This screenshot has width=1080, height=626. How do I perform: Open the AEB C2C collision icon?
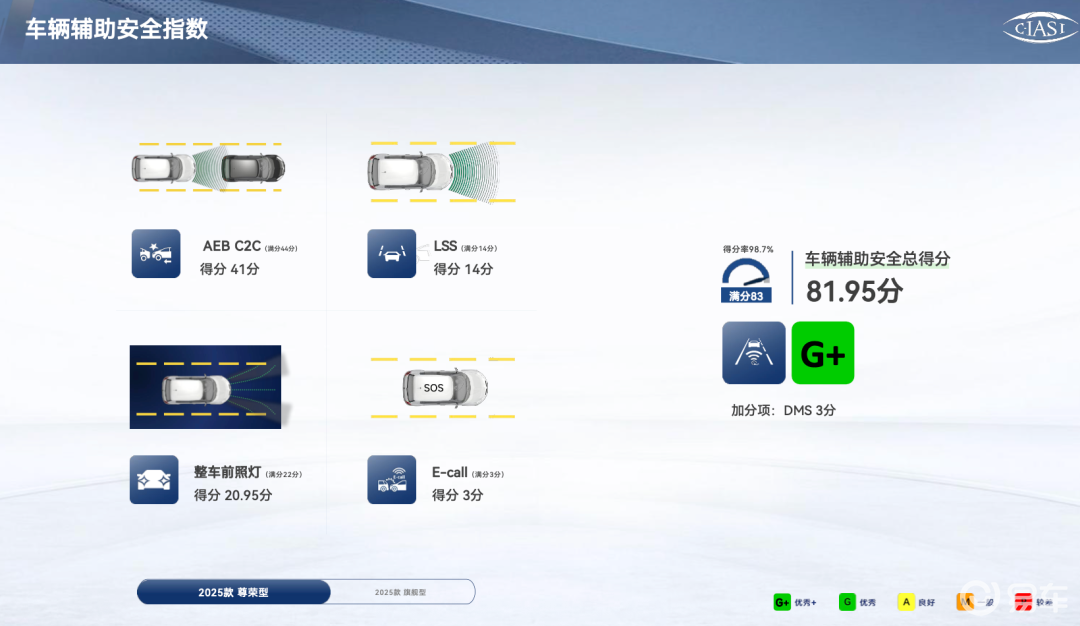(x=156, y=254)
